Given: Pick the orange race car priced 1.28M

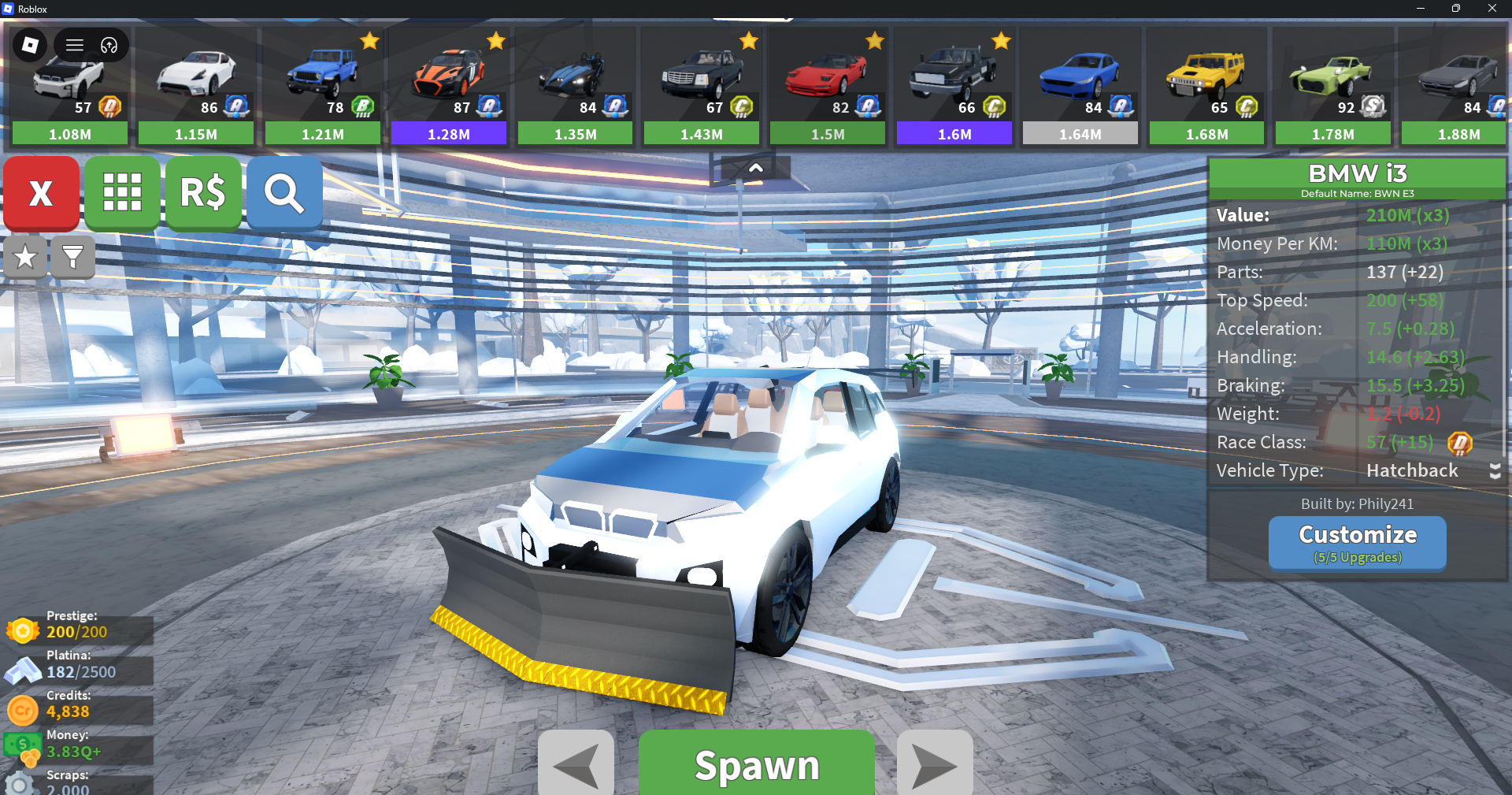Looking at the screenshot, I should click(x=449, y=87).
